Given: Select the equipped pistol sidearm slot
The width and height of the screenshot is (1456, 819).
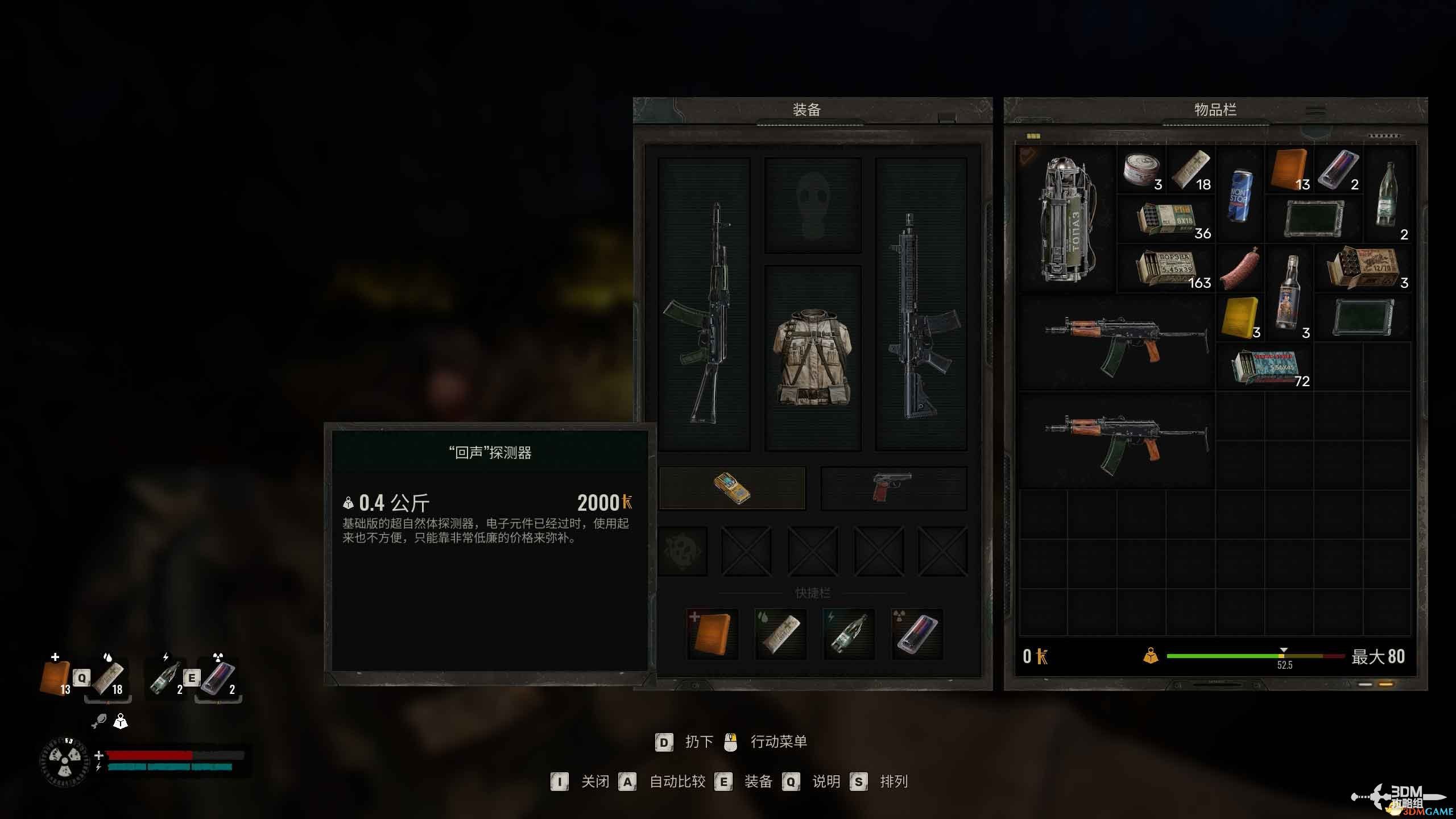Looking at the screenshot, I should click(893, 488).
